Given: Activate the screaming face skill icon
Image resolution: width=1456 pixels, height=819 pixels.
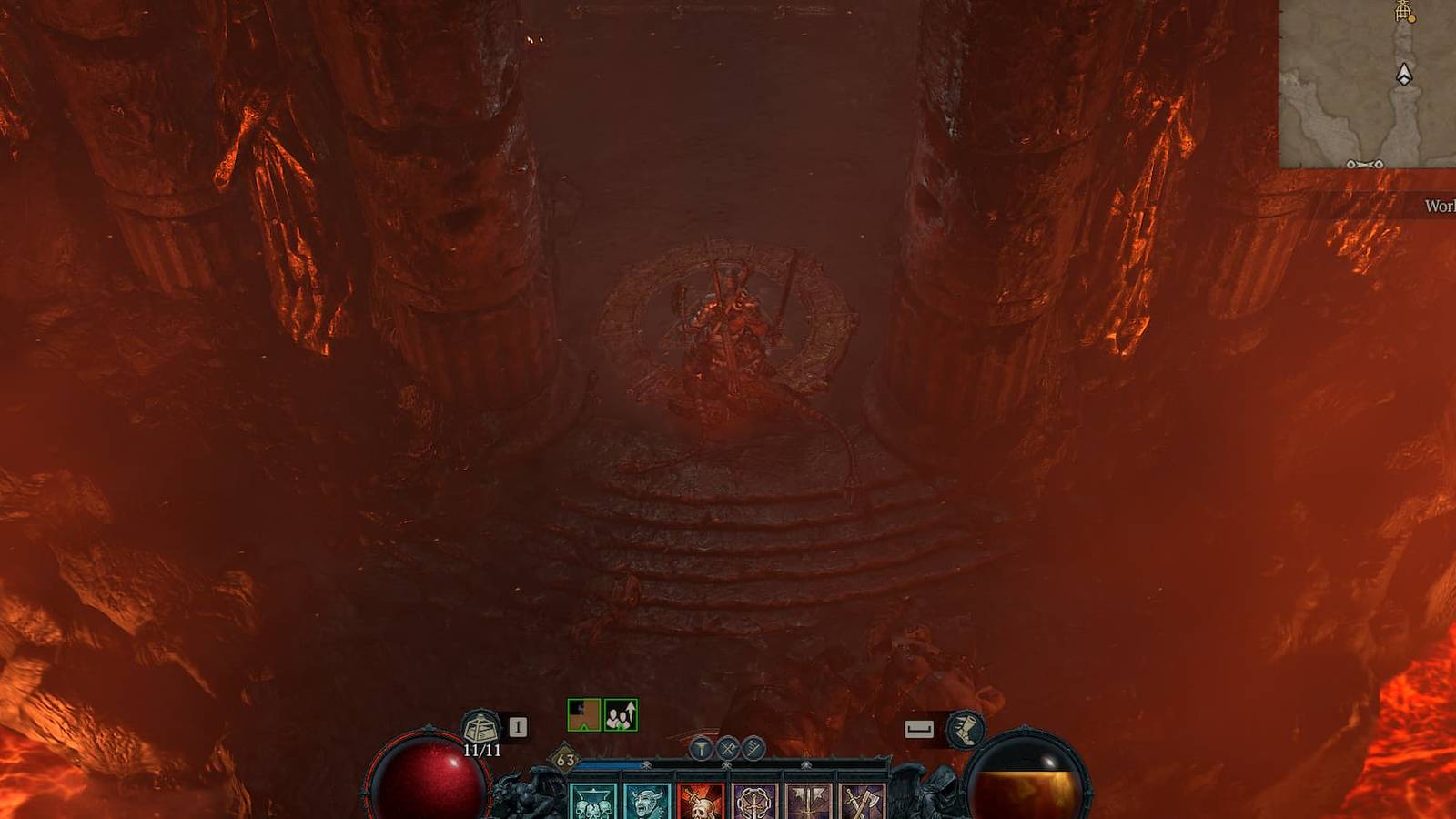Looking at the screenshot, I should (648, 801).
